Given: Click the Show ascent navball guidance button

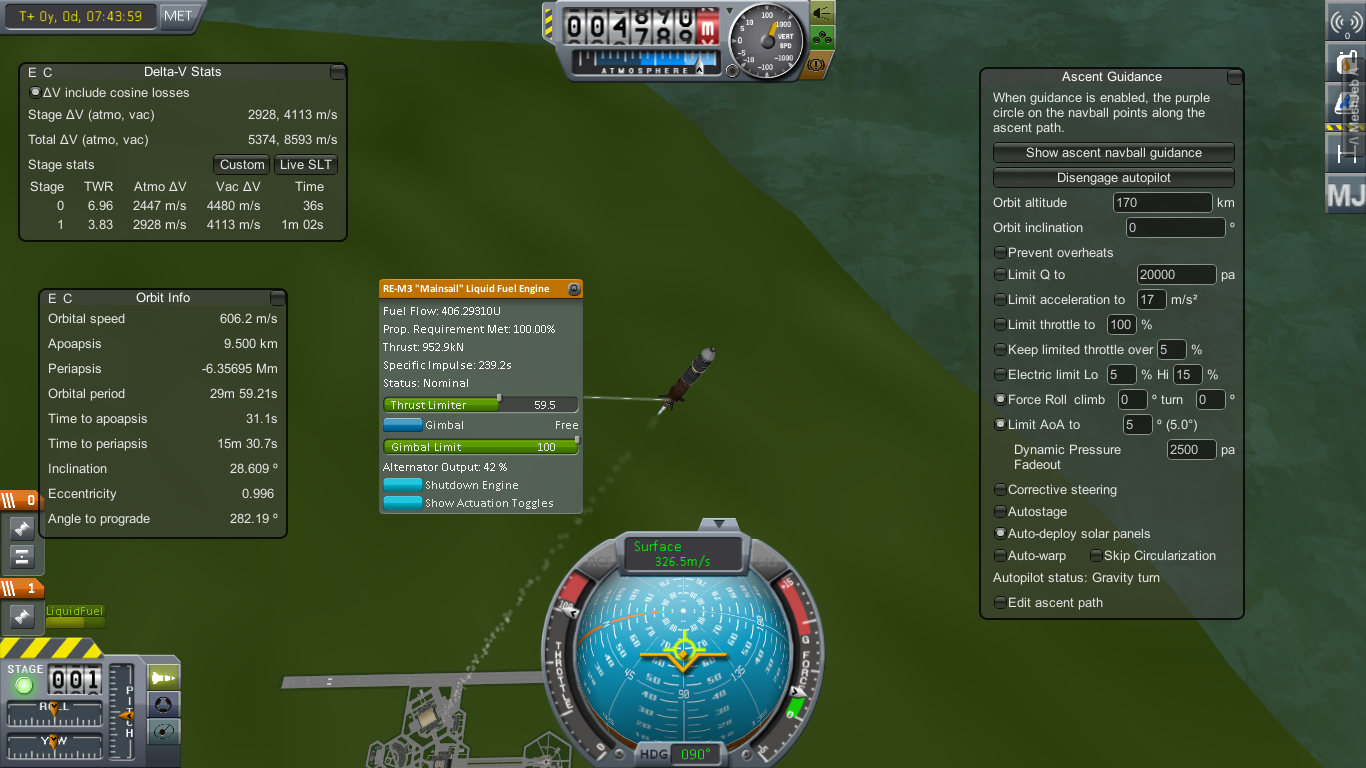Looking at the screenshot, I should click(1113, 153).
